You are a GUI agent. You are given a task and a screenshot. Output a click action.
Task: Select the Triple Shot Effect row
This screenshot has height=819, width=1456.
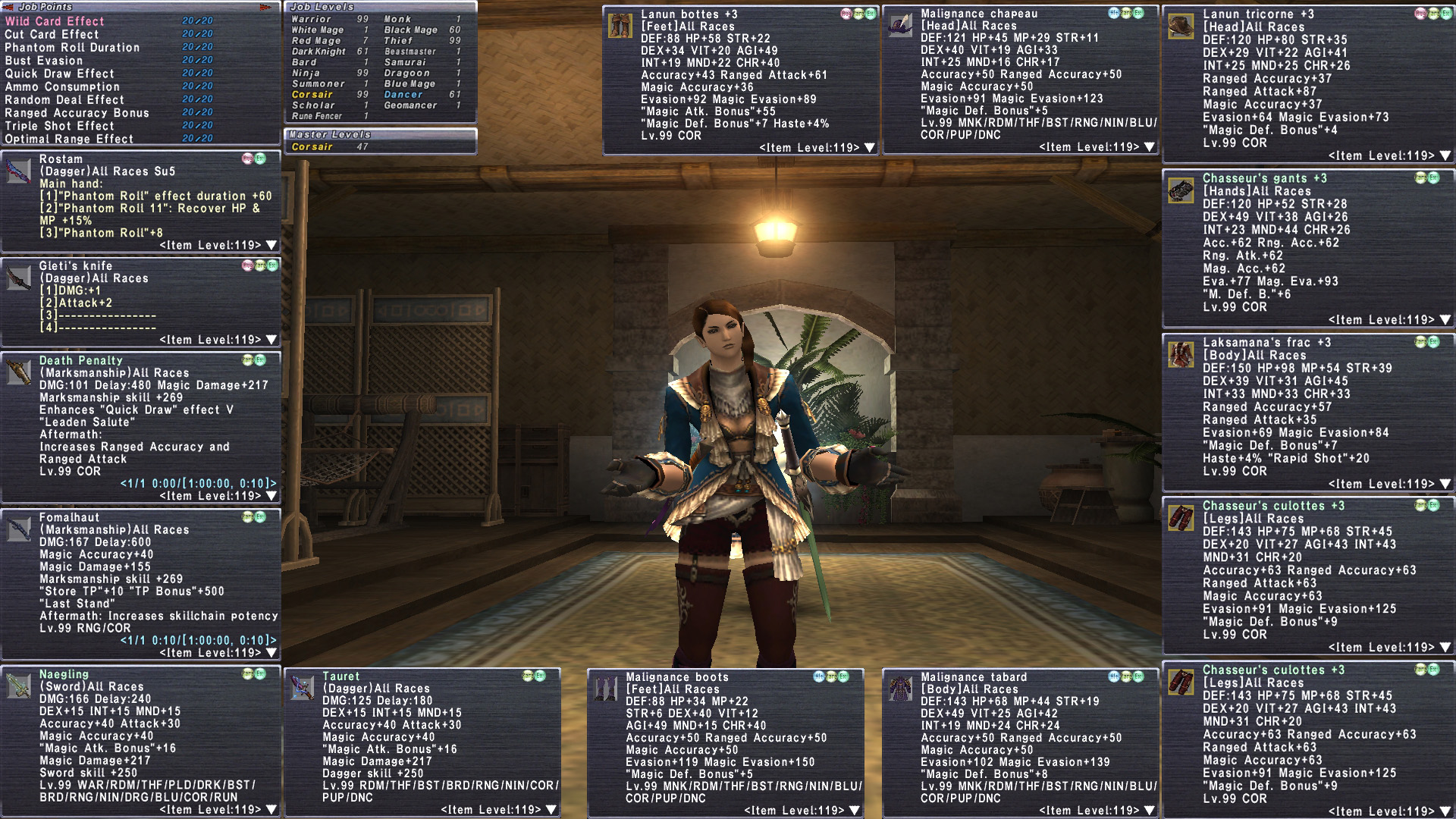coord(59,126)
